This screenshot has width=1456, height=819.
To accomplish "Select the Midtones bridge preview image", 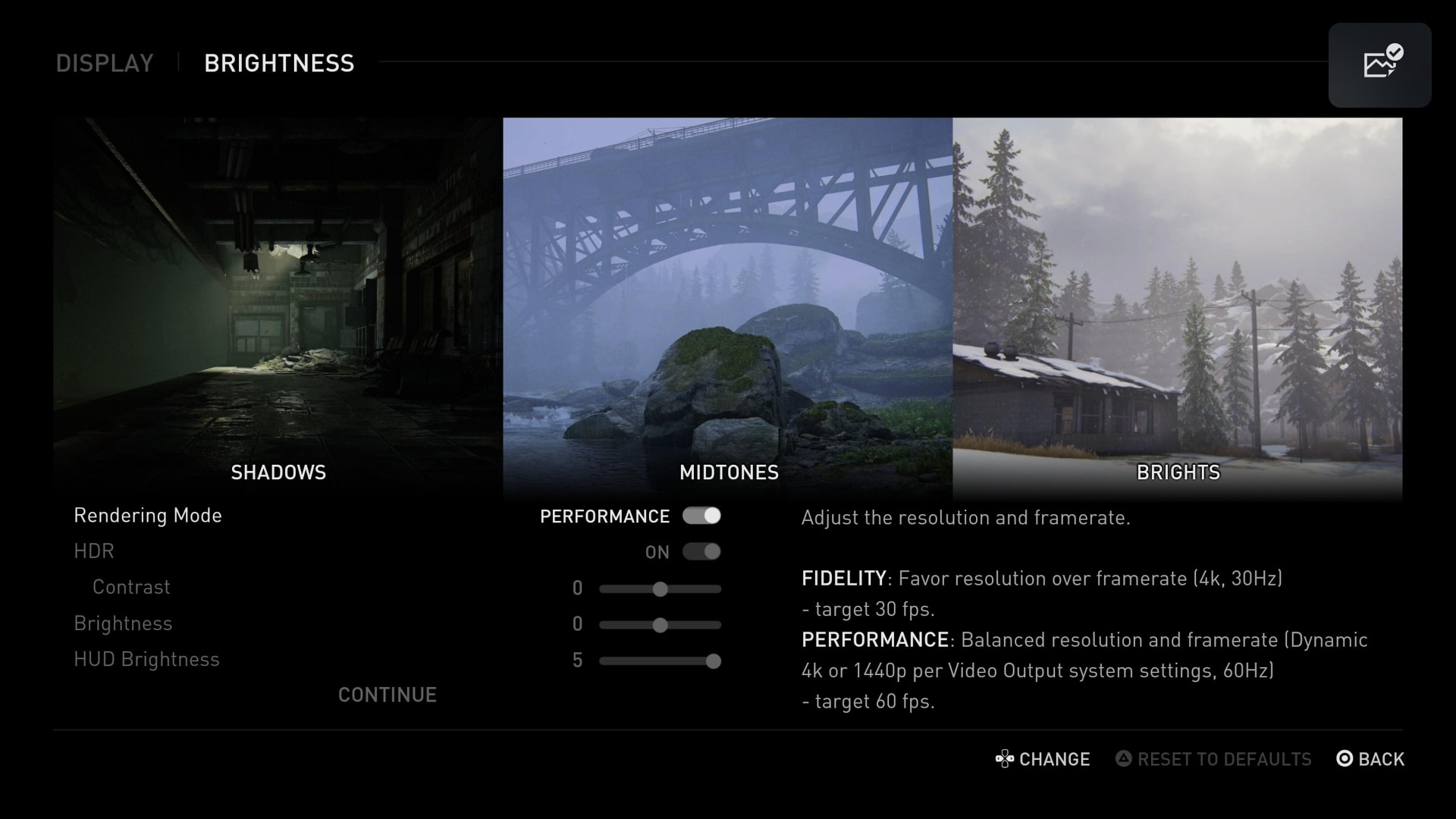I will [x=727, y=303].
